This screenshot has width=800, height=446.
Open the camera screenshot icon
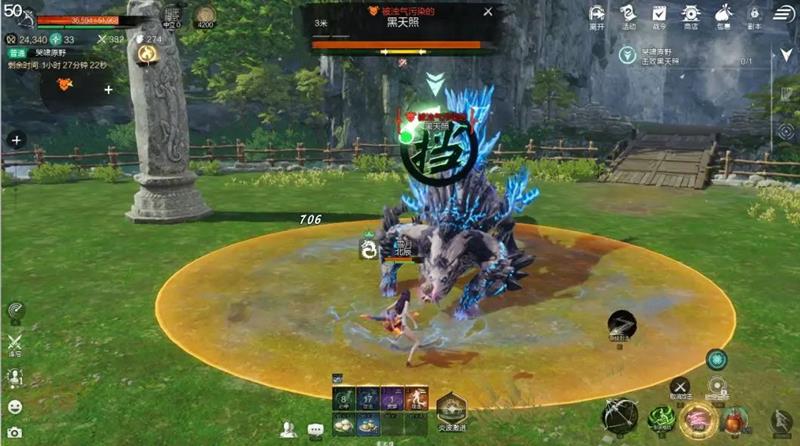pos(14,433)
